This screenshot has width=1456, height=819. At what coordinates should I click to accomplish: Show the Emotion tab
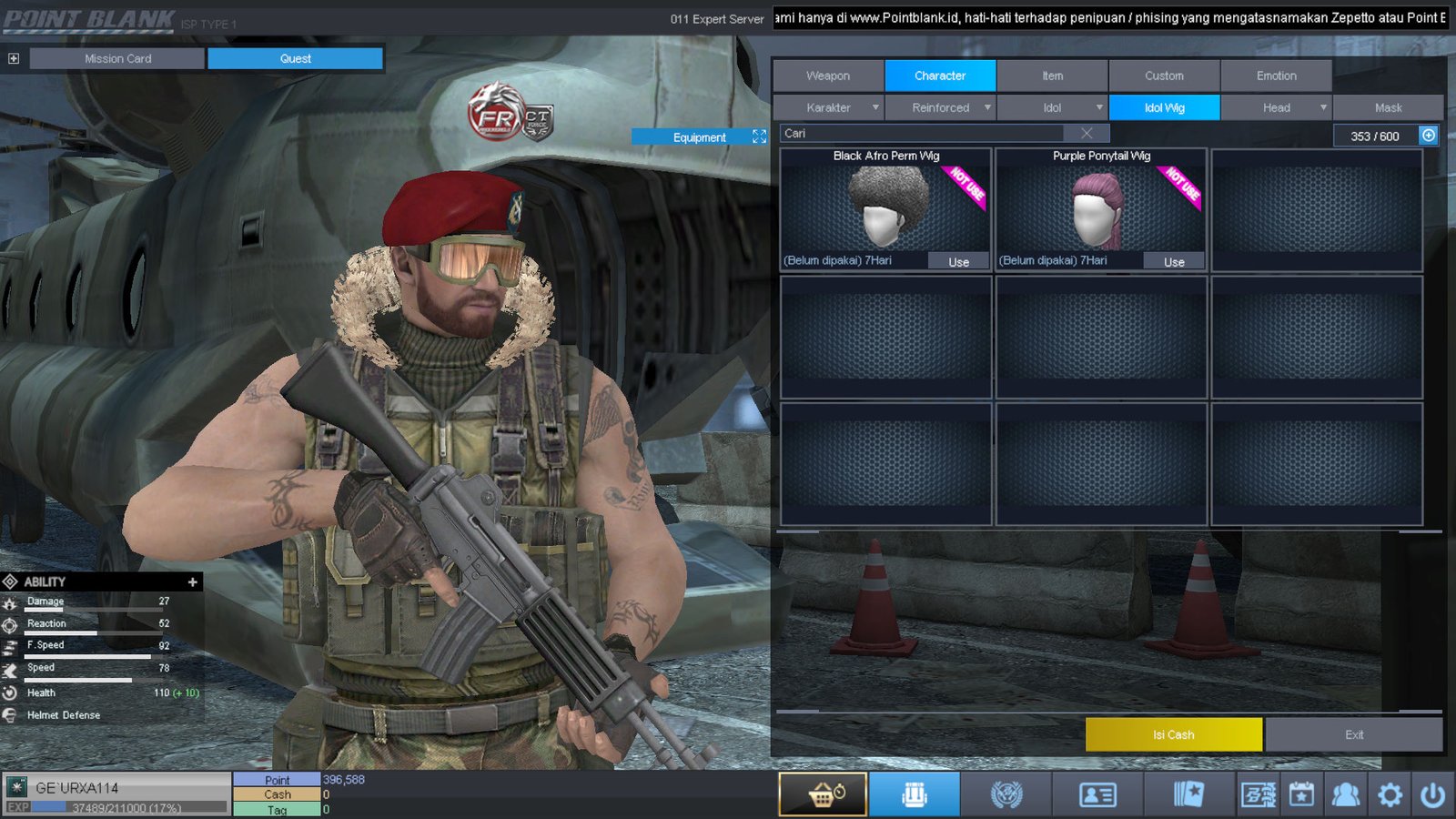(1276, 76)
